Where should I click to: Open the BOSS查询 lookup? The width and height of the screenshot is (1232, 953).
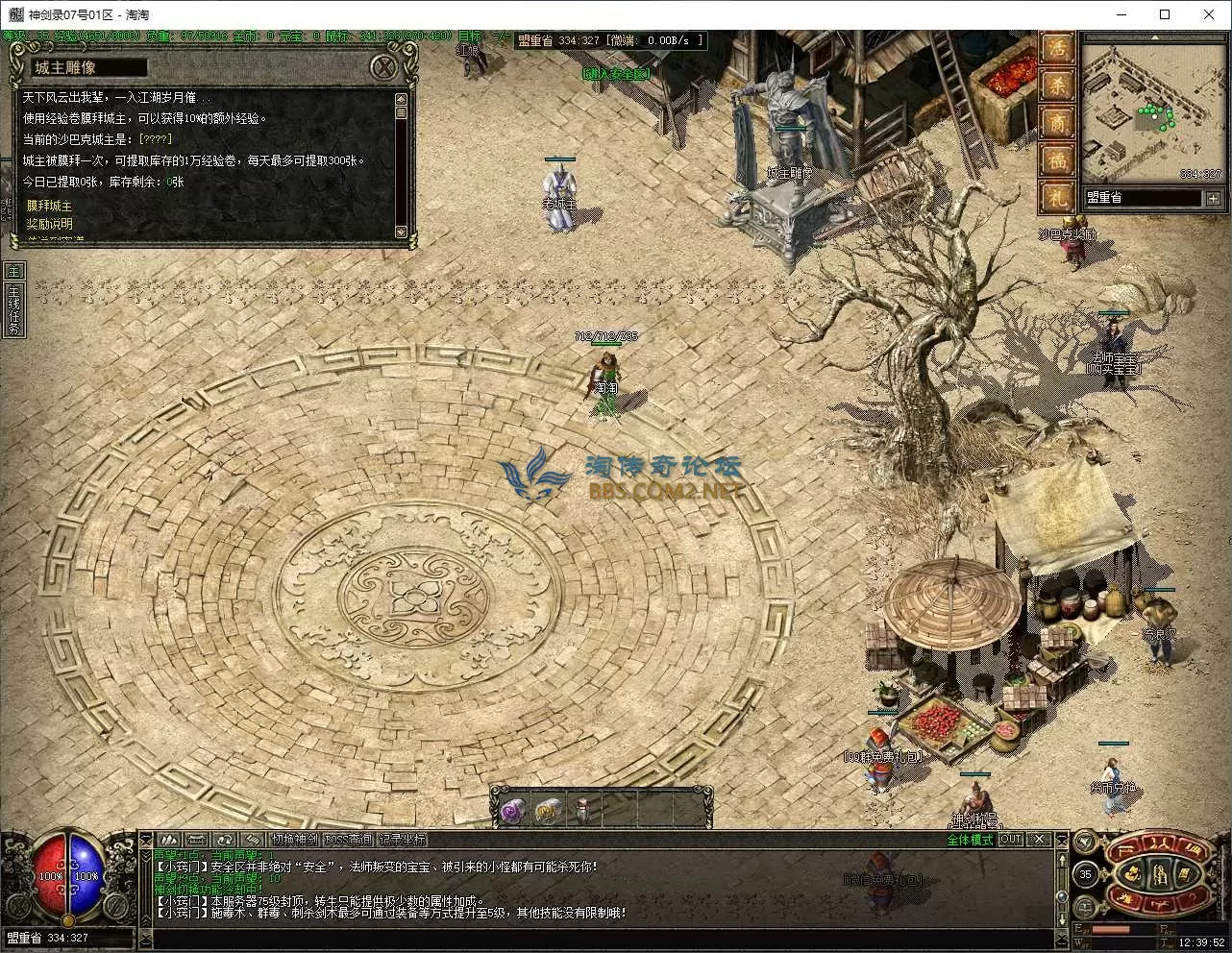[347, 840]
